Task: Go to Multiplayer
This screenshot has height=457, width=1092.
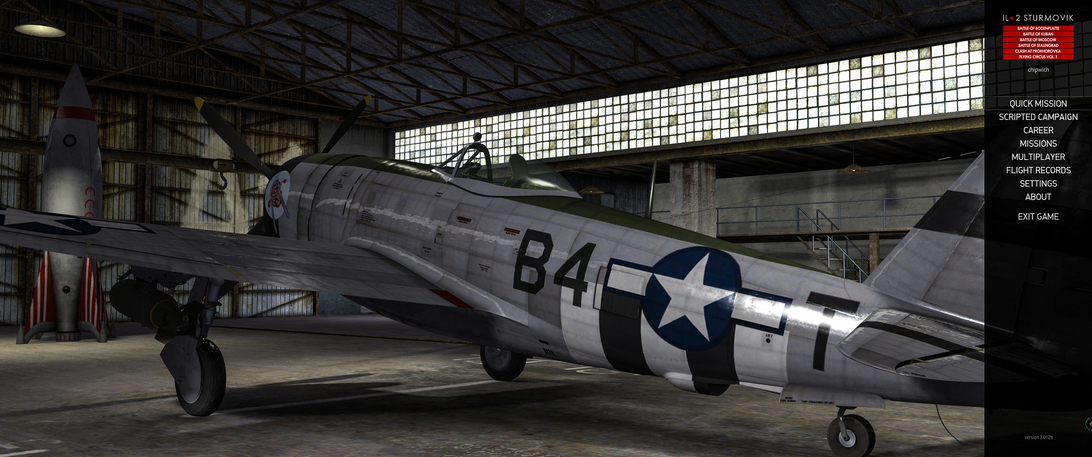Action: click(x=1038, y=157)
